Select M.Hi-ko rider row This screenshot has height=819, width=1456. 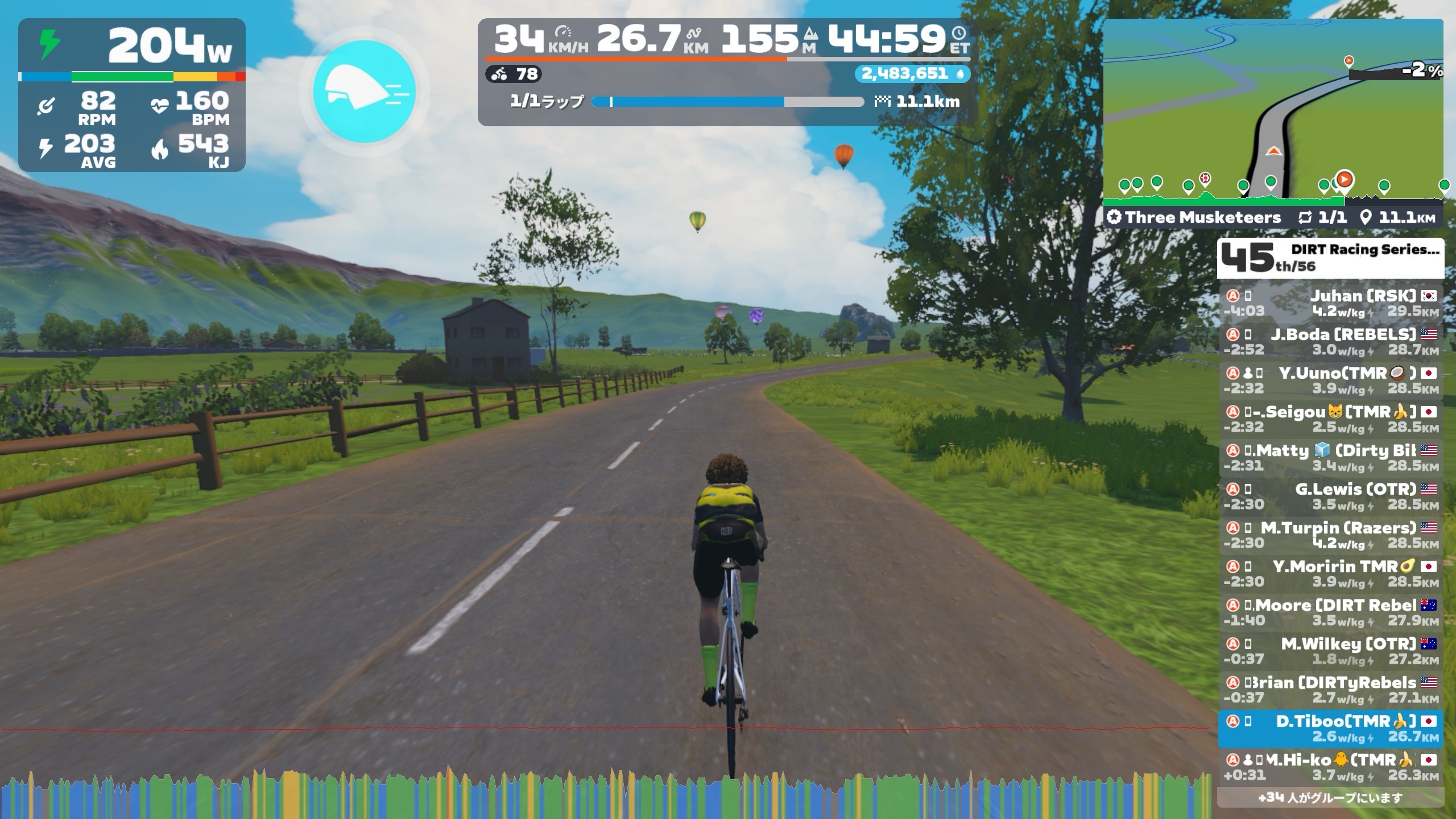[1330, 767]
